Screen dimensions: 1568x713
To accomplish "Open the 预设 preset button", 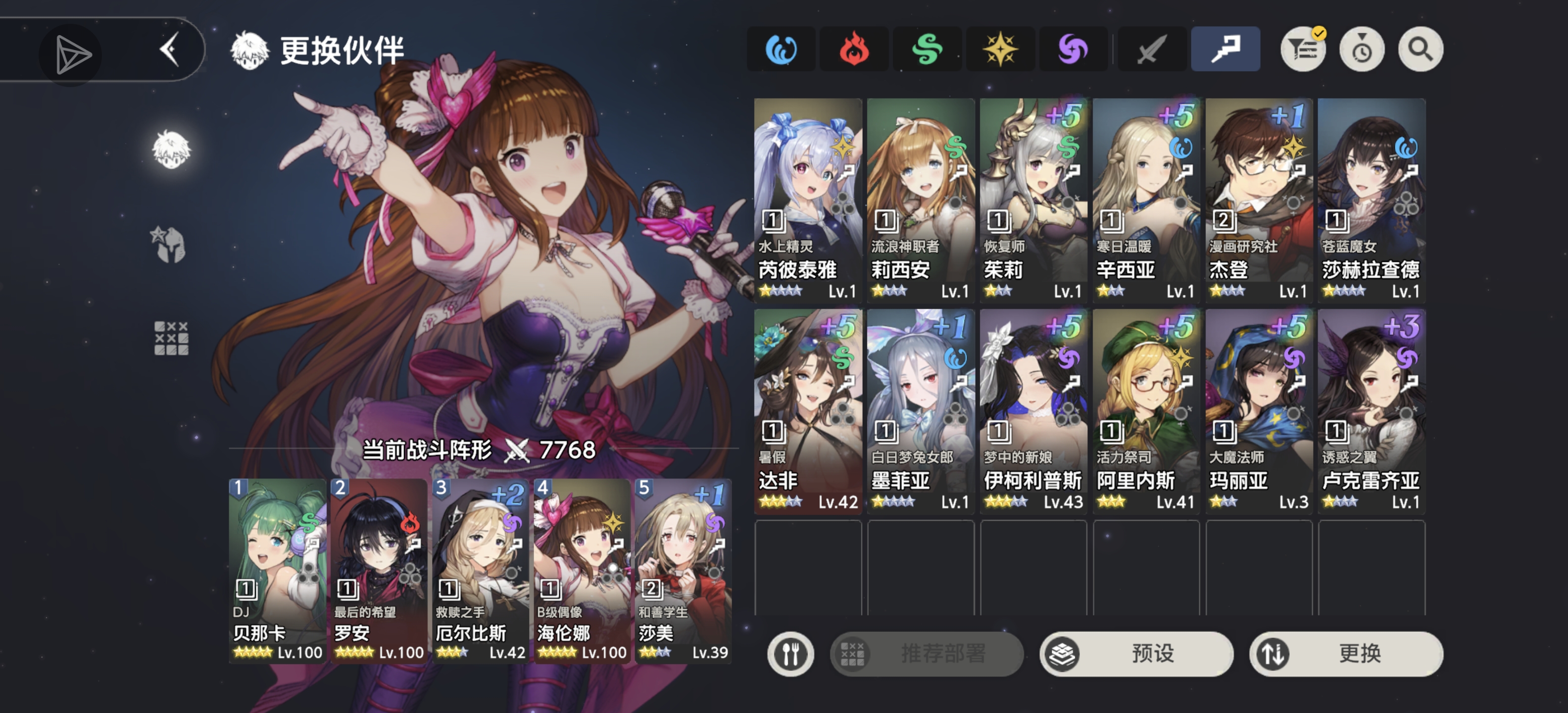I will 1136,653.
